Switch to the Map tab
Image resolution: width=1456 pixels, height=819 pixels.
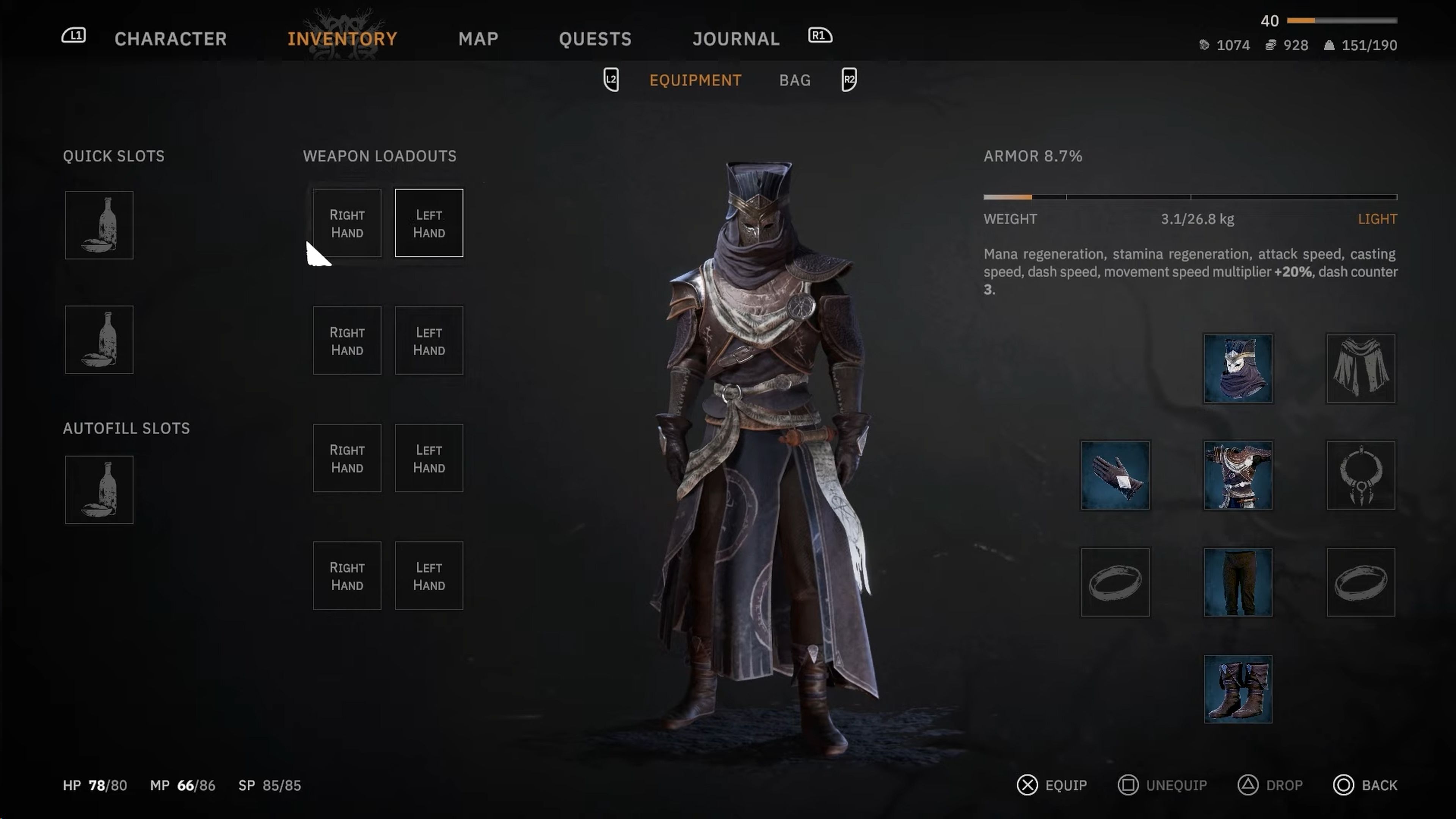(x=478, y=38)
